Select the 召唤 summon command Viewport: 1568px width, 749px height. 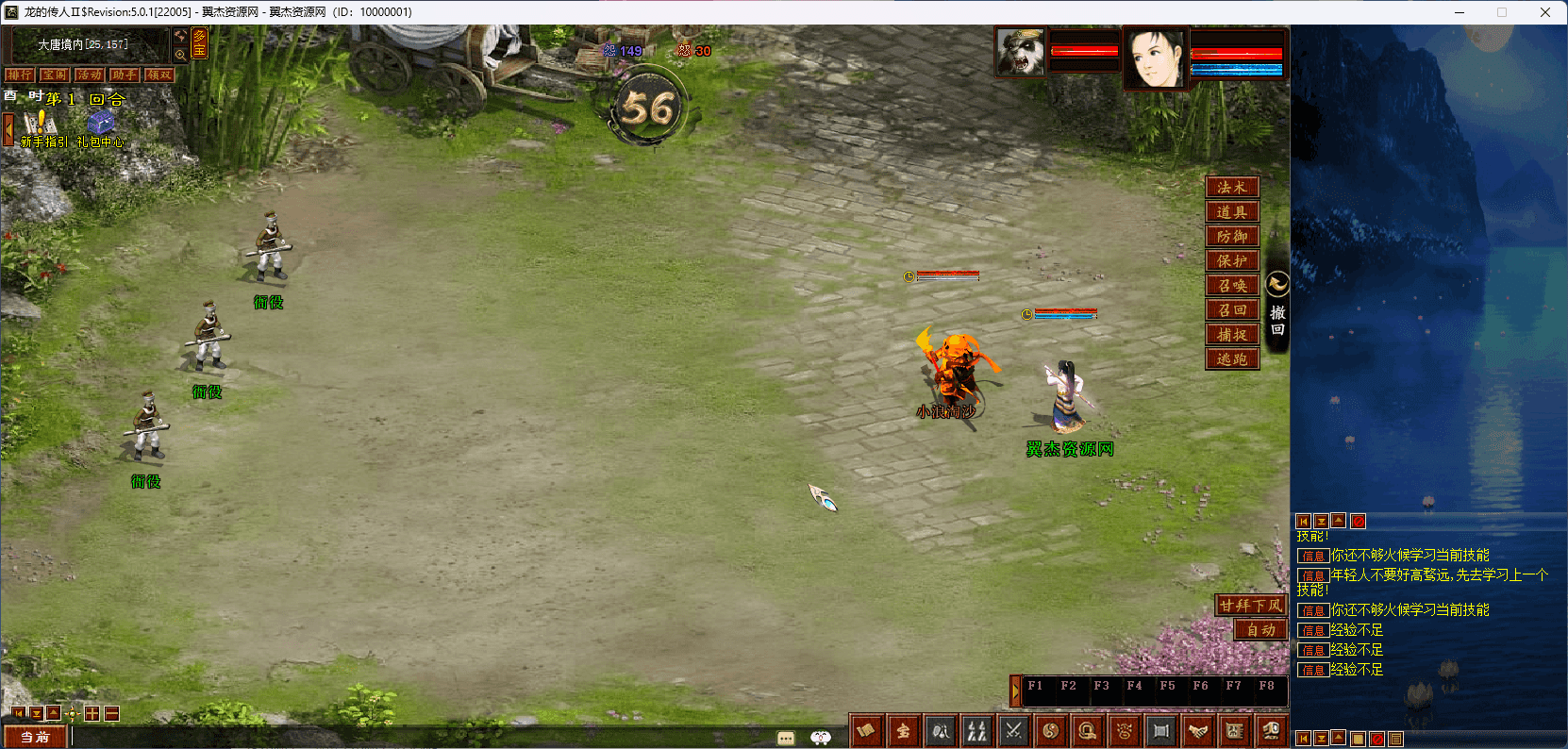coord(1232,286)
